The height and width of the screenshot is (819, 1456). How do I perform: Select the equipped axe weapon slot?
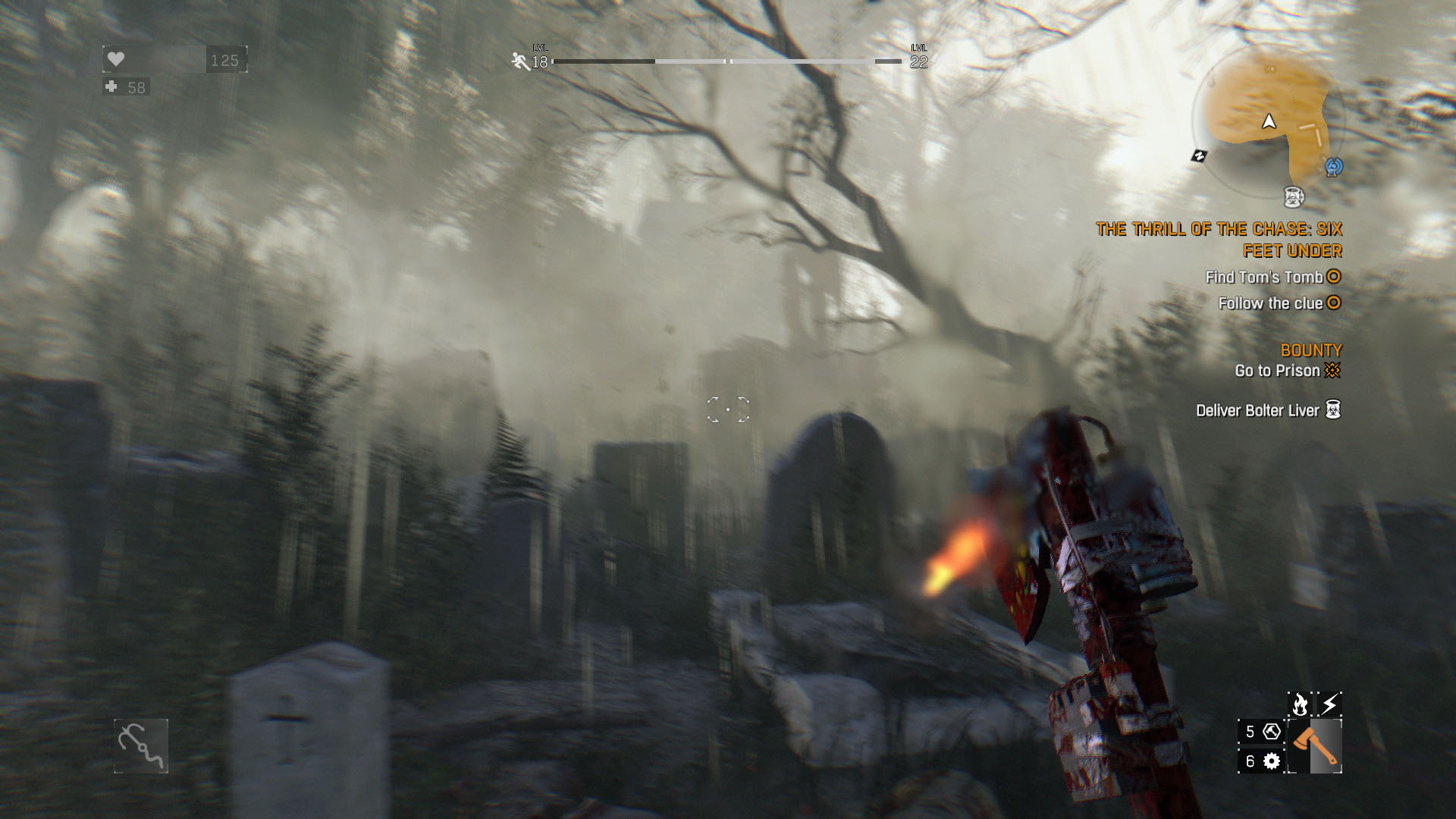point(1315,746)
